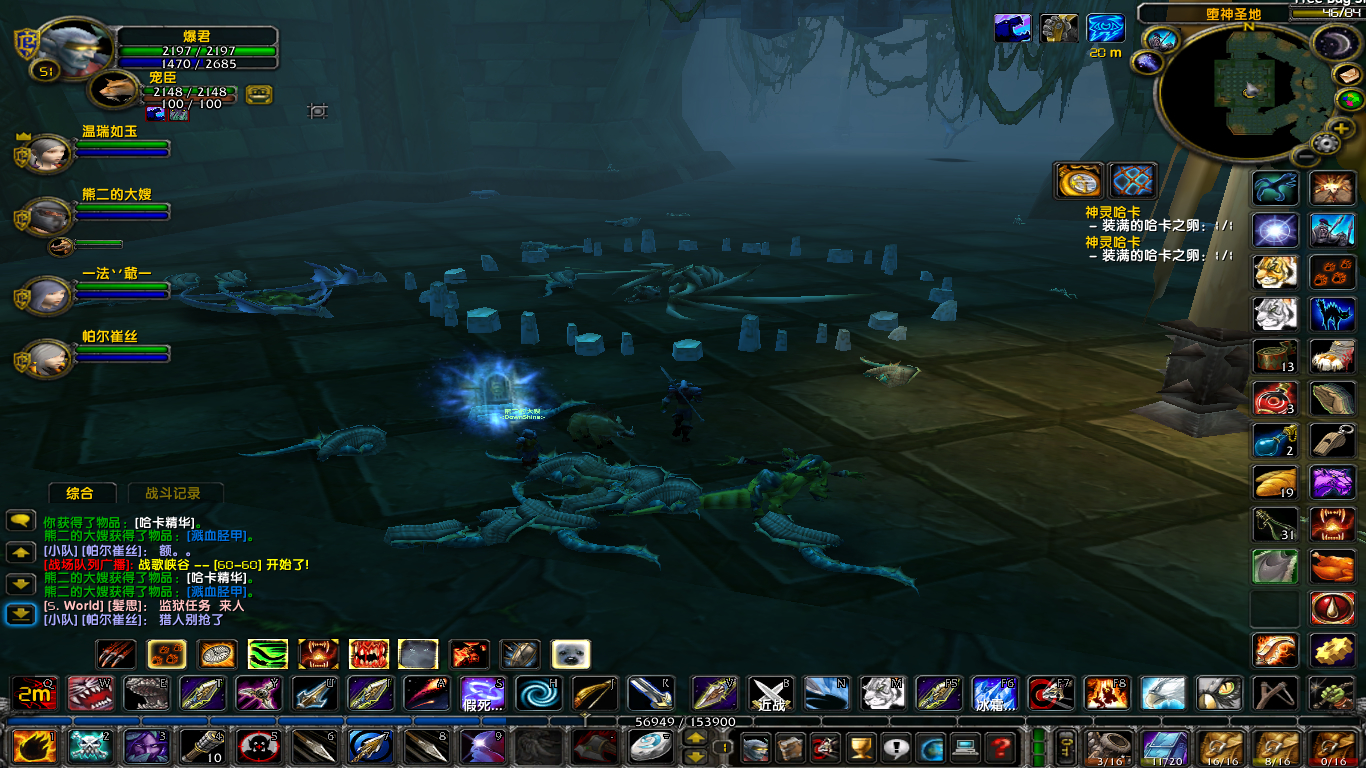
Task: Select the 综合 chat tab
Action: (x=82, y=493)
